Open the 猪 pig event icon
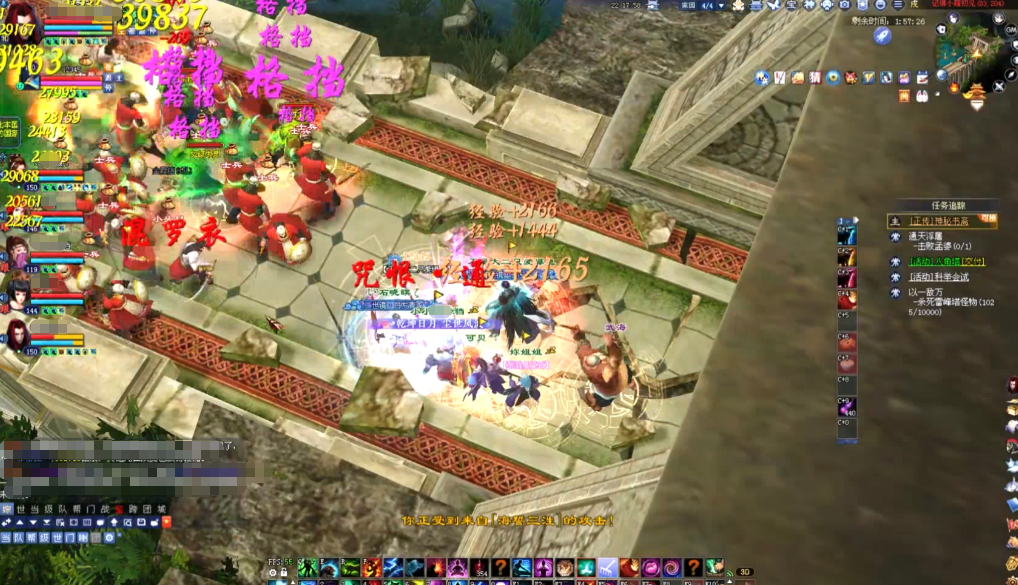This screenshot has height=585, width=1018. (x=815, y=77)
